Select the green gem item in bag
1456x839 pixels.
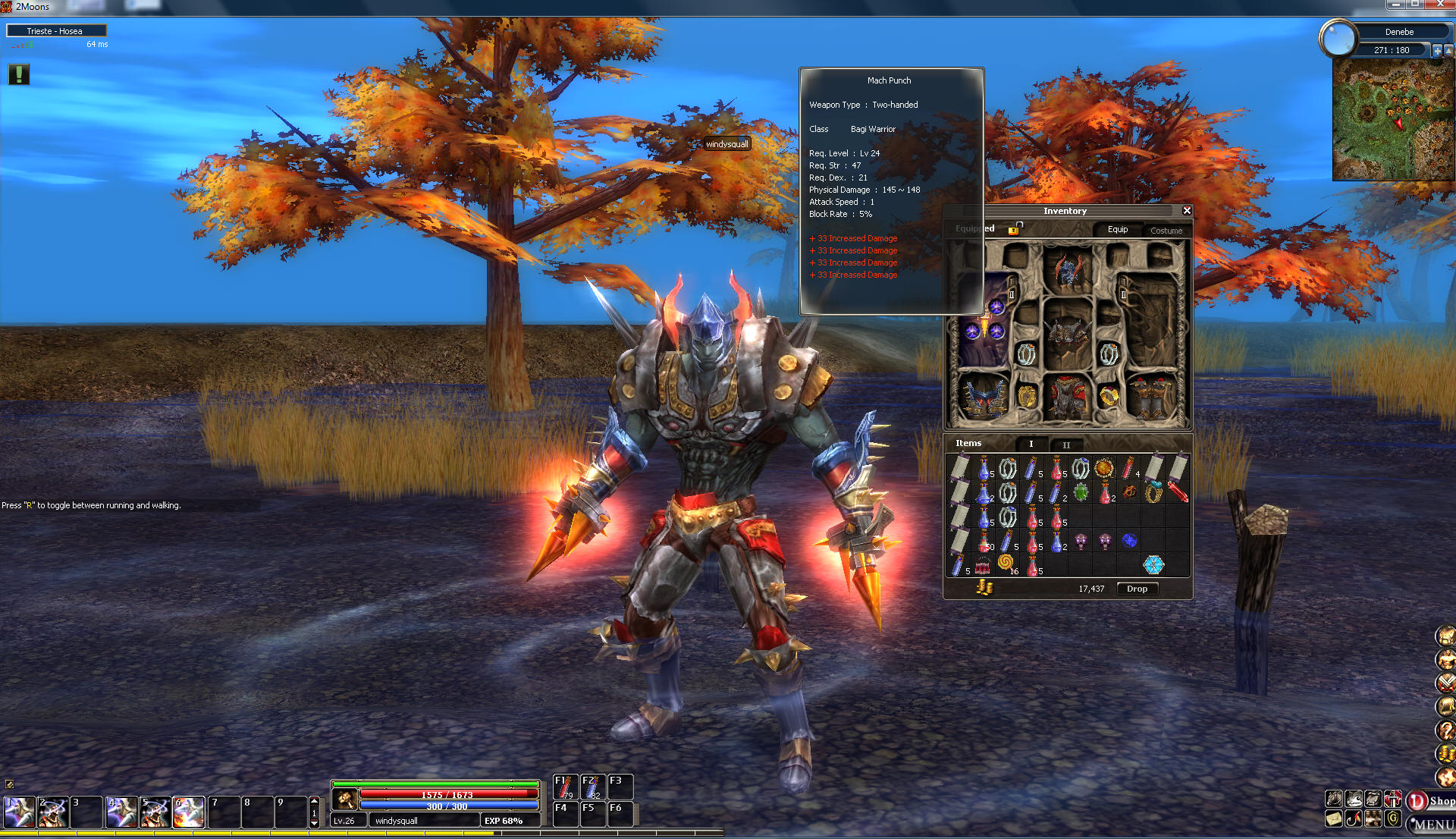(x=1081, y=492)
